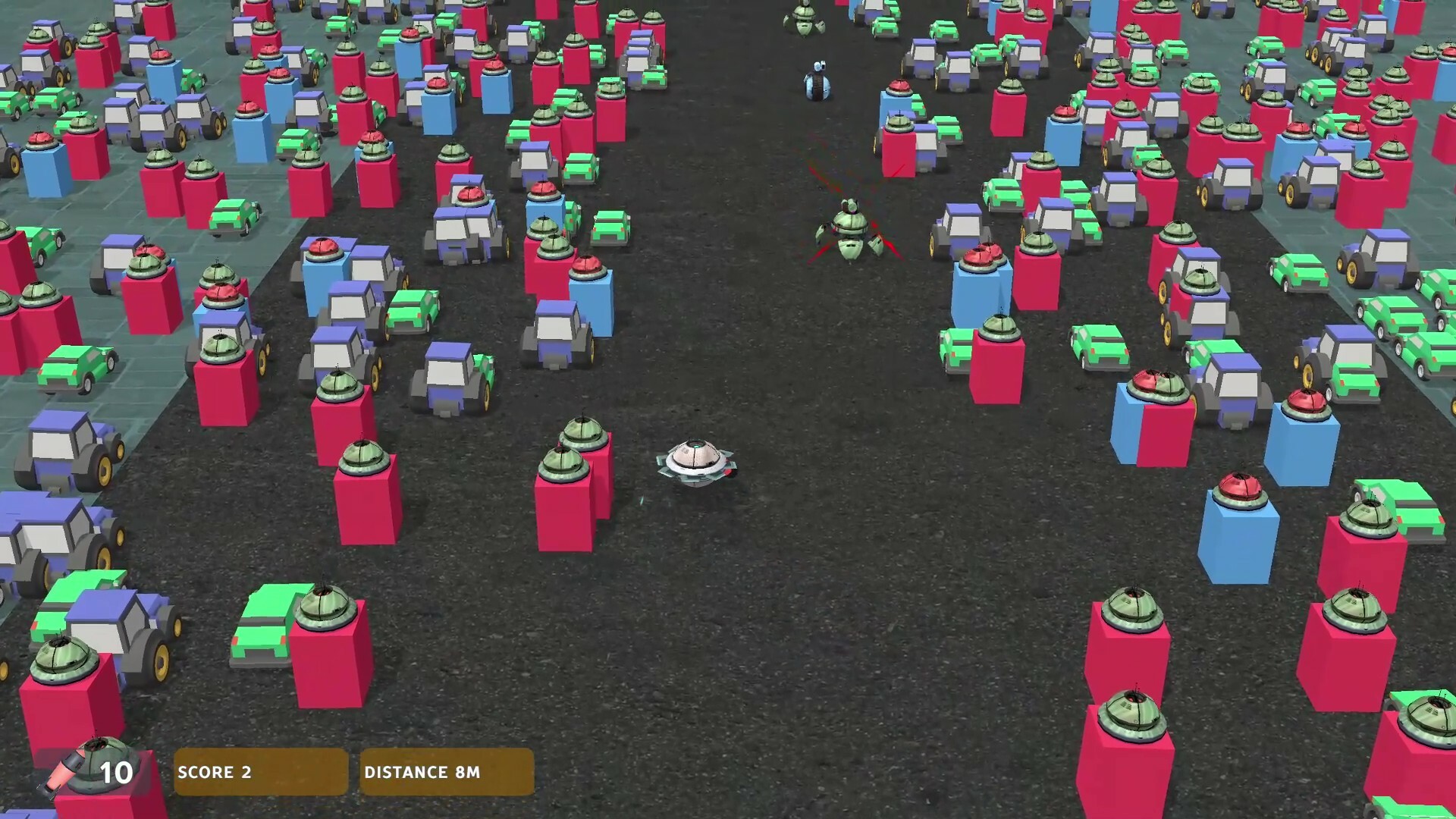Click the turret next to the green car, bottom left
The image size is (1456, 819).
[326, 610]
